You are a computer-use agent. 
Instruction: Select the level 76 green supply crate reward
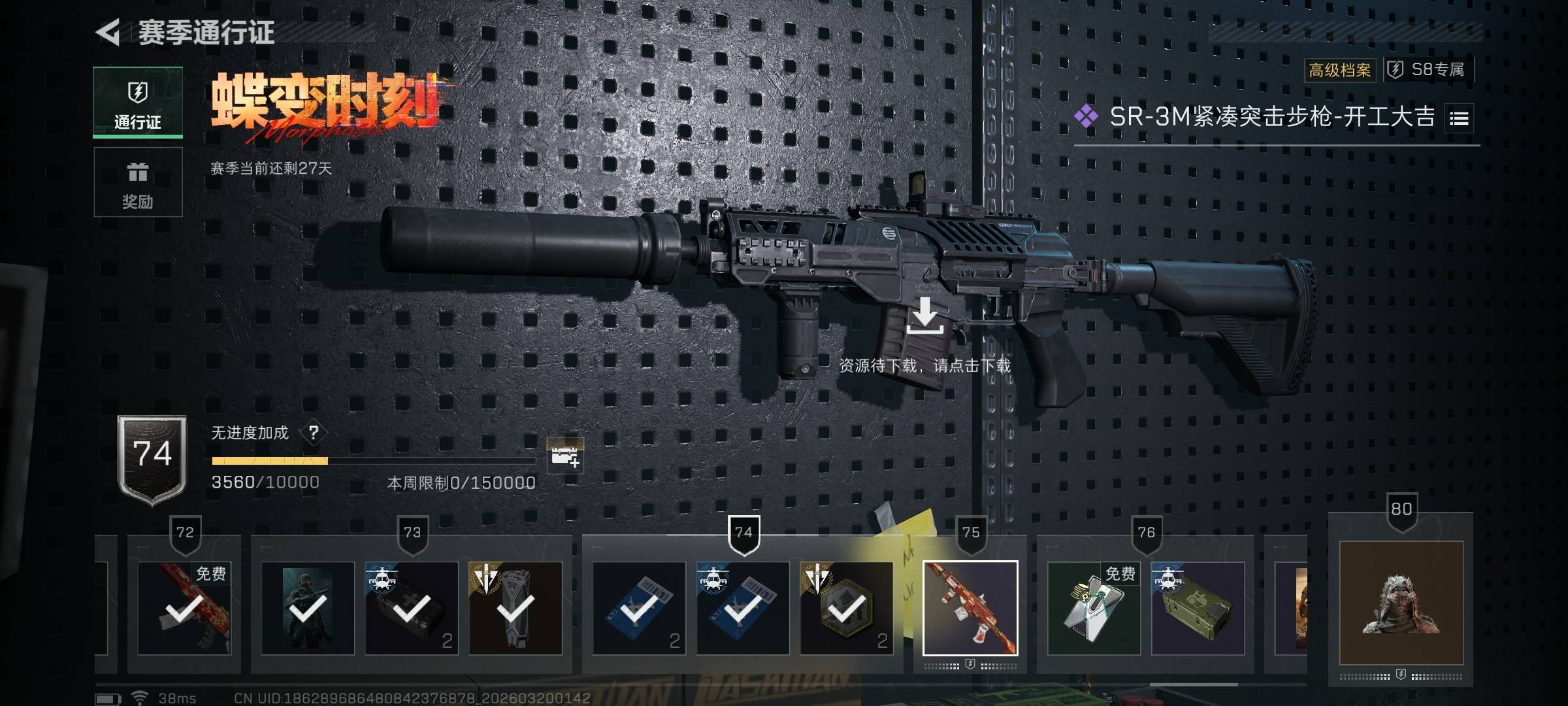[x=1198, y=609]
